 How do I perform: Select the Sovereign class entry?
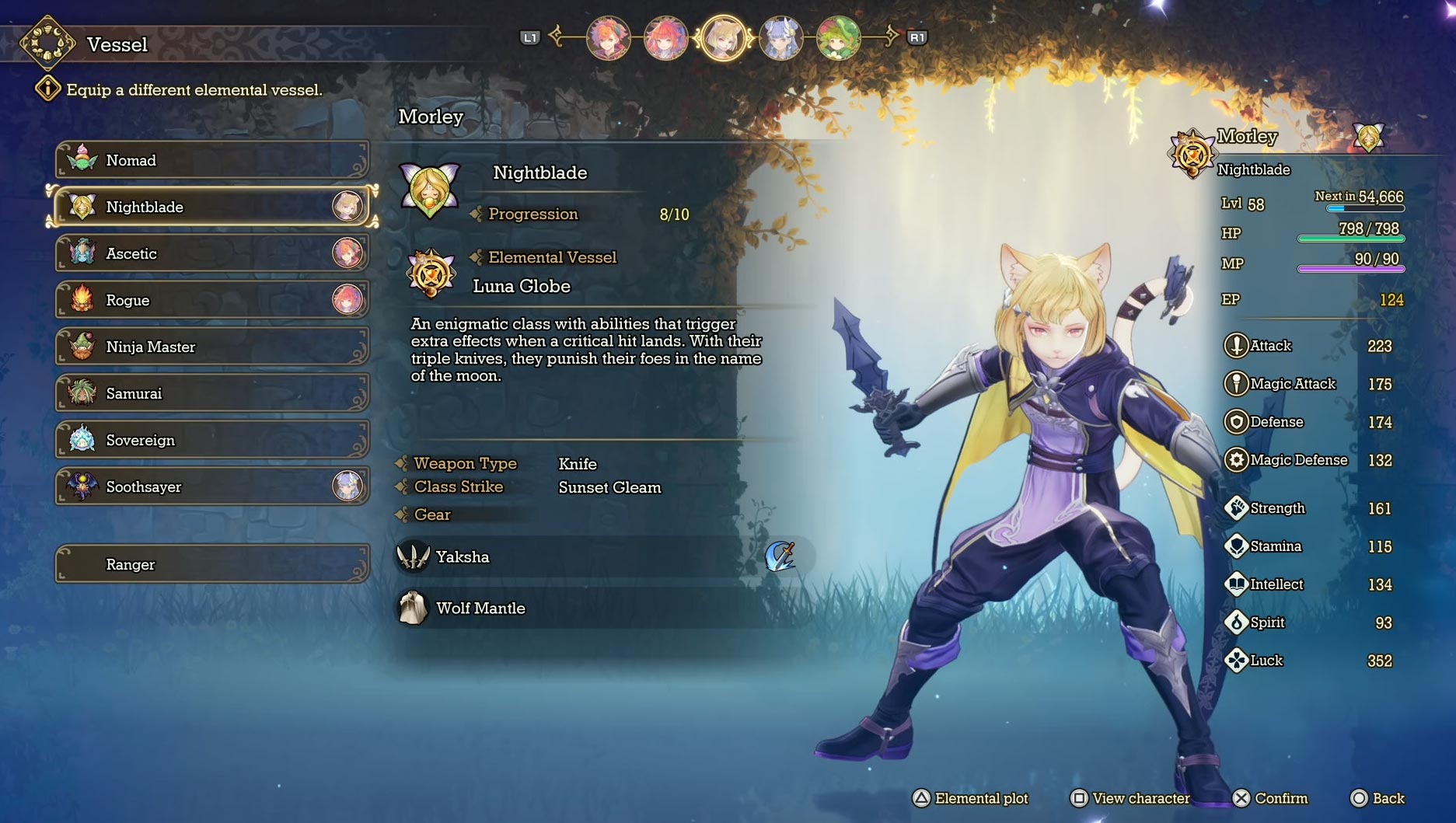coord(211,440)
